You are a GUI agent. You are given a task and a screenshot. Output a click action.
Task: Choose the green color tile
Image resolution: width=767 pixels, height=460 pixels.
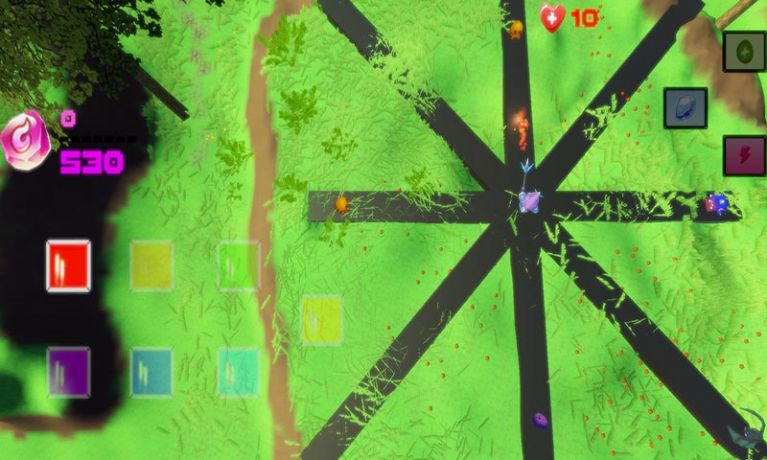(238, 265)
